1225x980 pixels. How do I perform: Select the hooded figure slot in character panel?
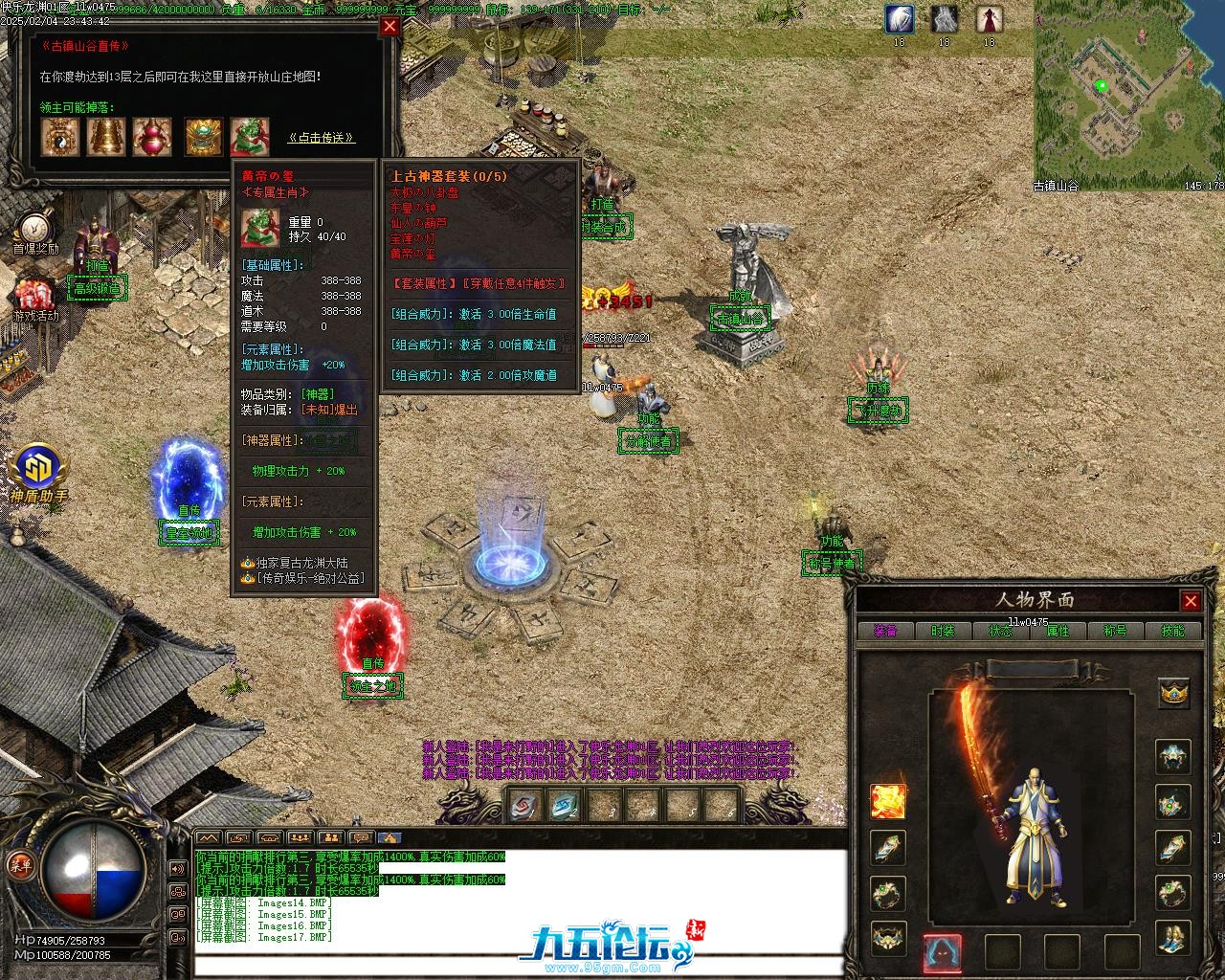point(943,952)
